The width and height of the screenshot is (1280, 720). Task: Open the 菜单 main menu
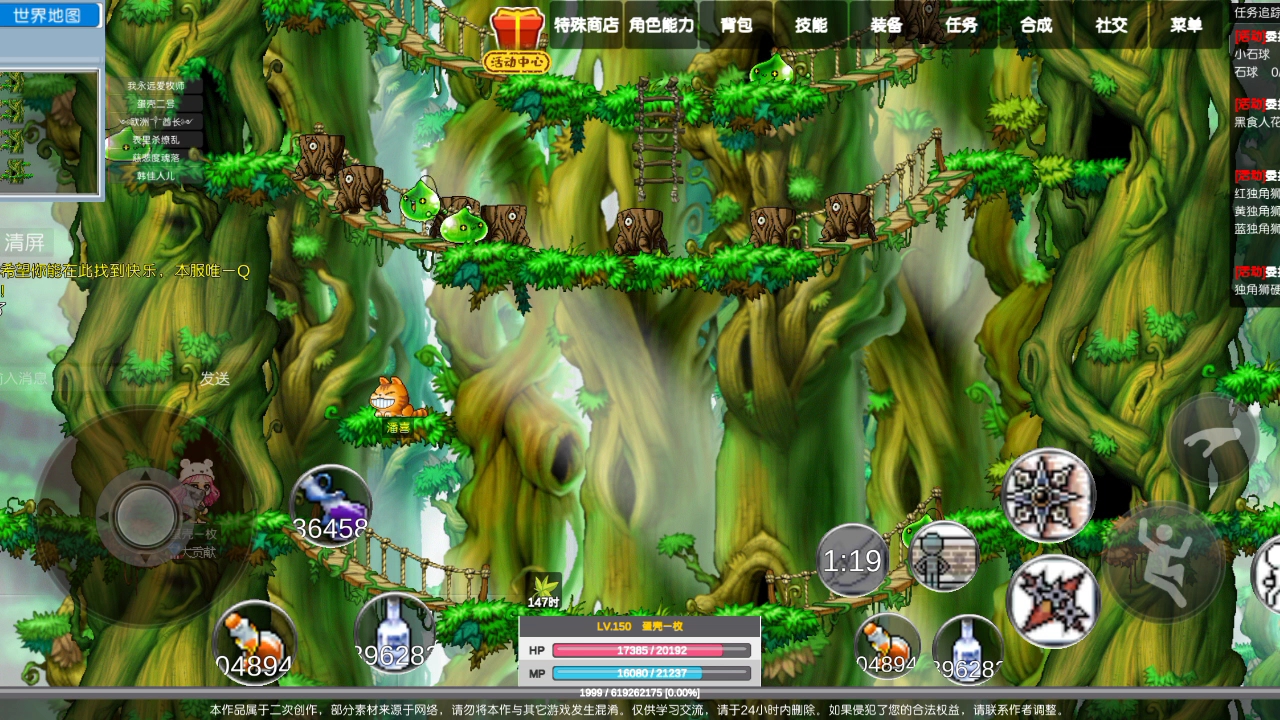[x=1186, y=25]
